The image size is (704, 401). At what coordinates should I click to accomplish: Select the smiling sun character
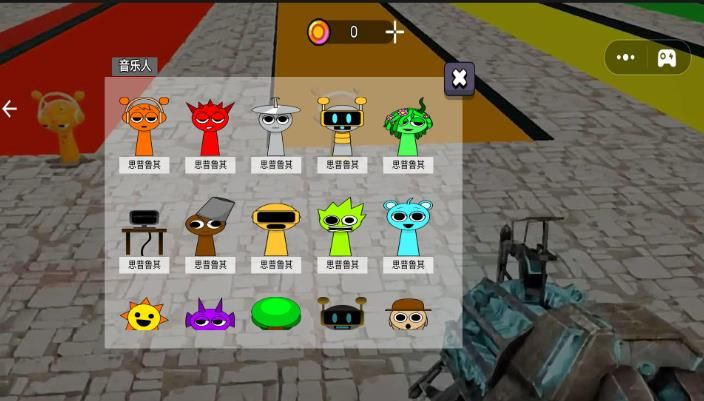144,316
